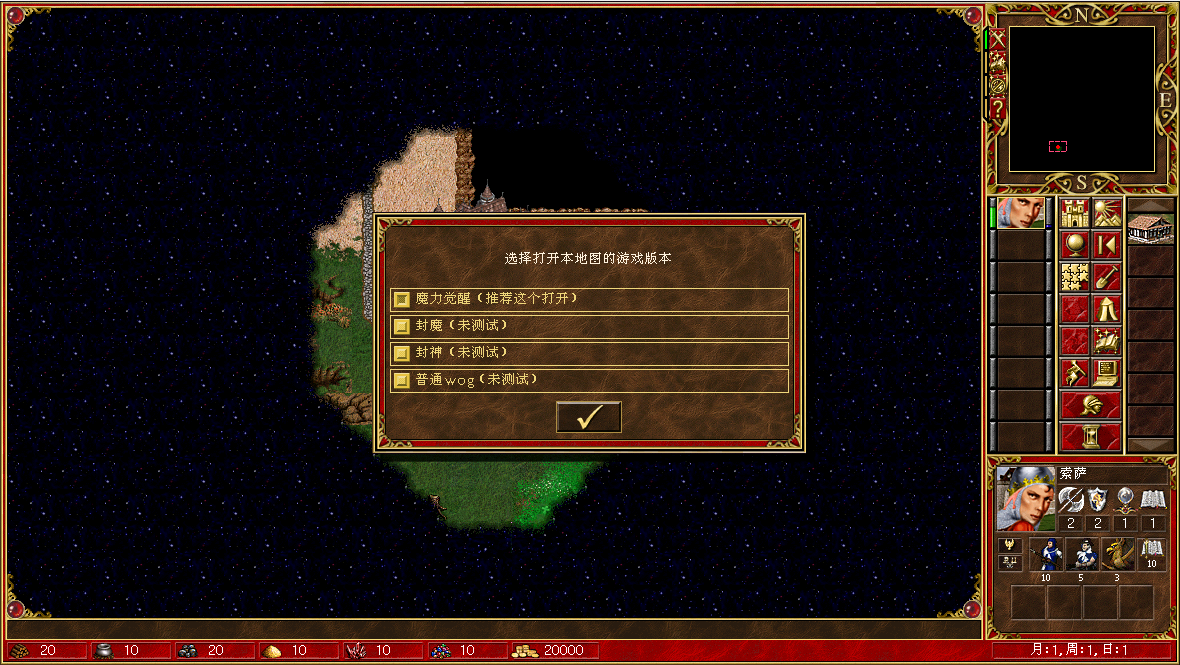Click the world minimap
Viewport: 1180px width, 665px height.
point(1081,99)
